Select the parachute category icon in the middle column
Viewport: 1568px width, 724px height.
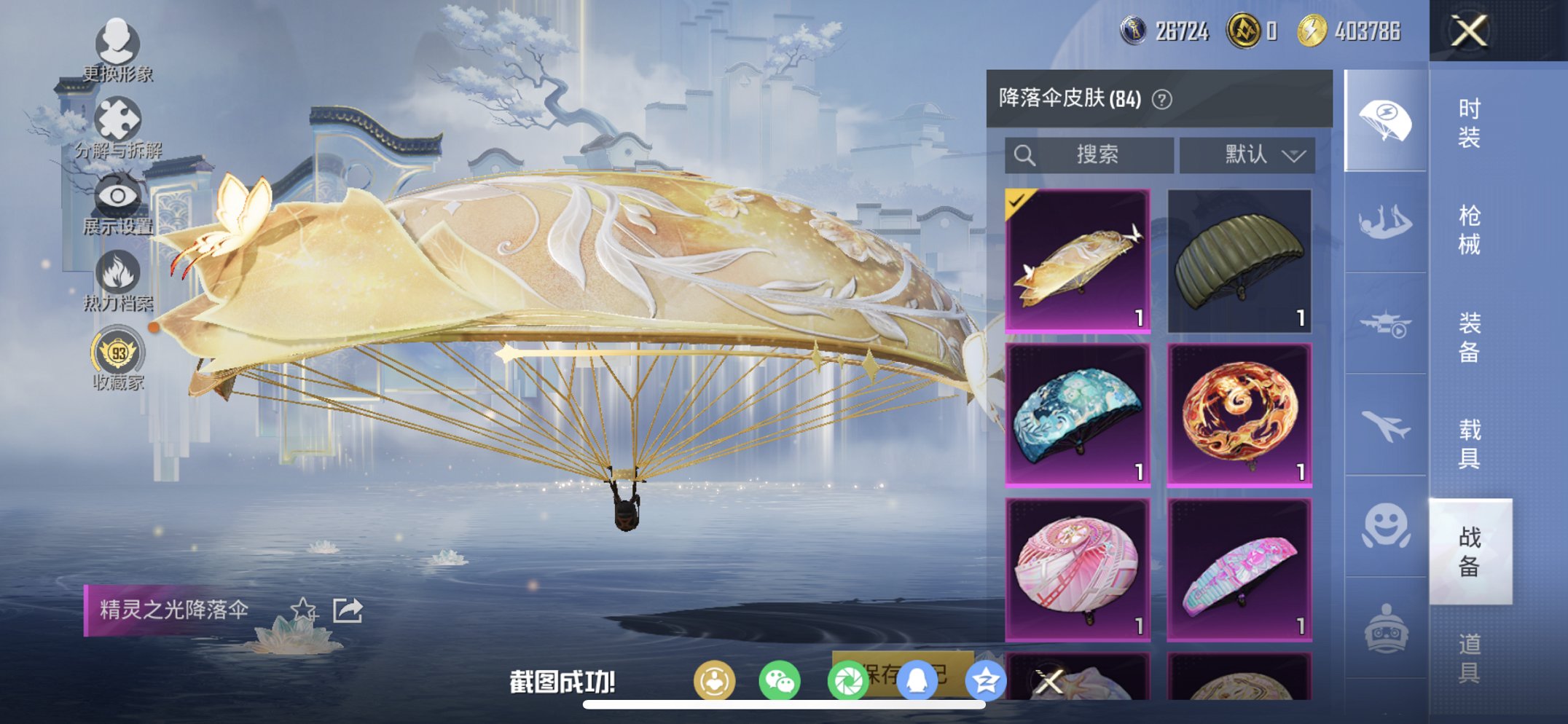point(1384,117)
